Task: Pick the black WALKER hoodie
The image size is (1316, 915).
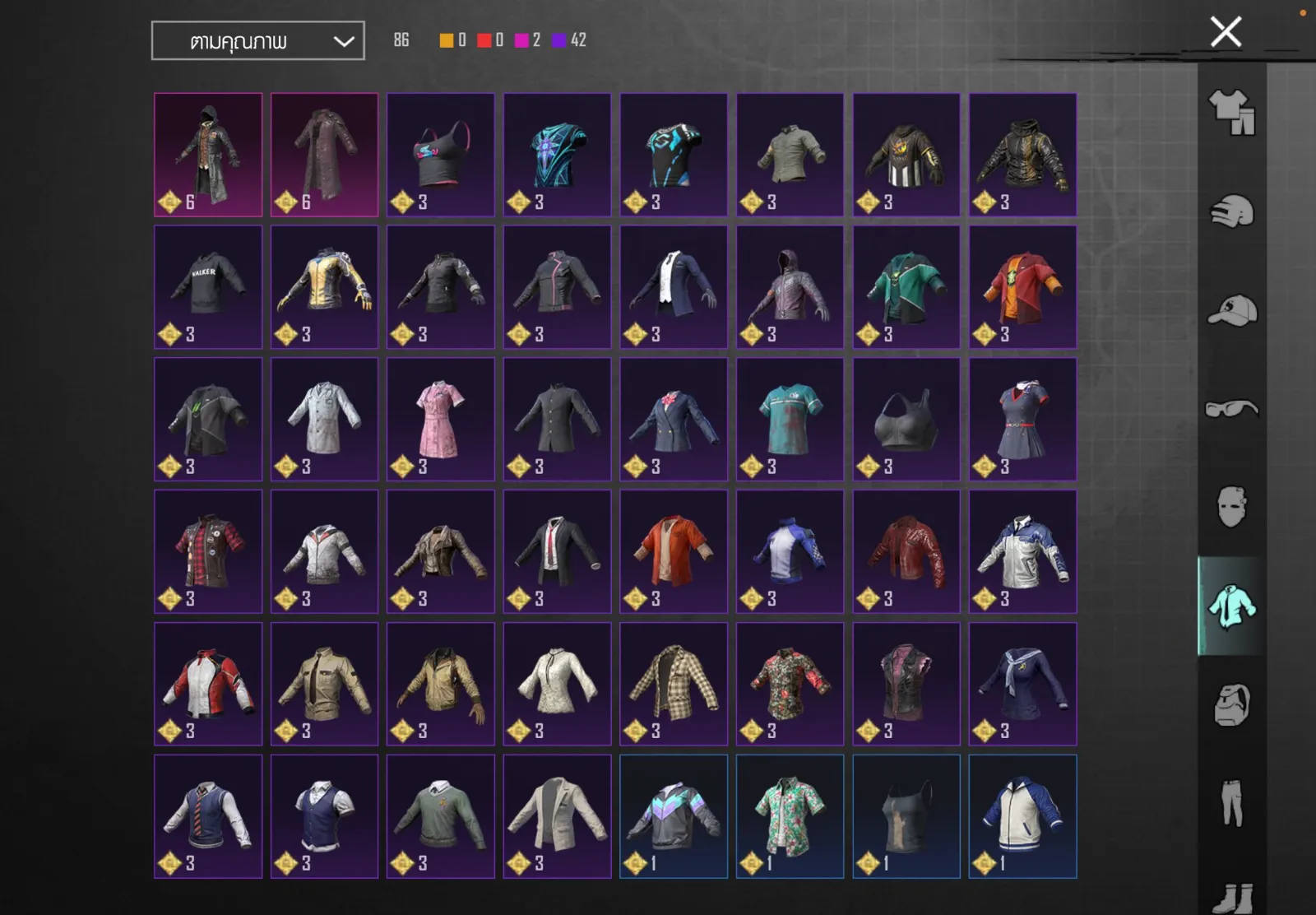Action: point(208,286)
